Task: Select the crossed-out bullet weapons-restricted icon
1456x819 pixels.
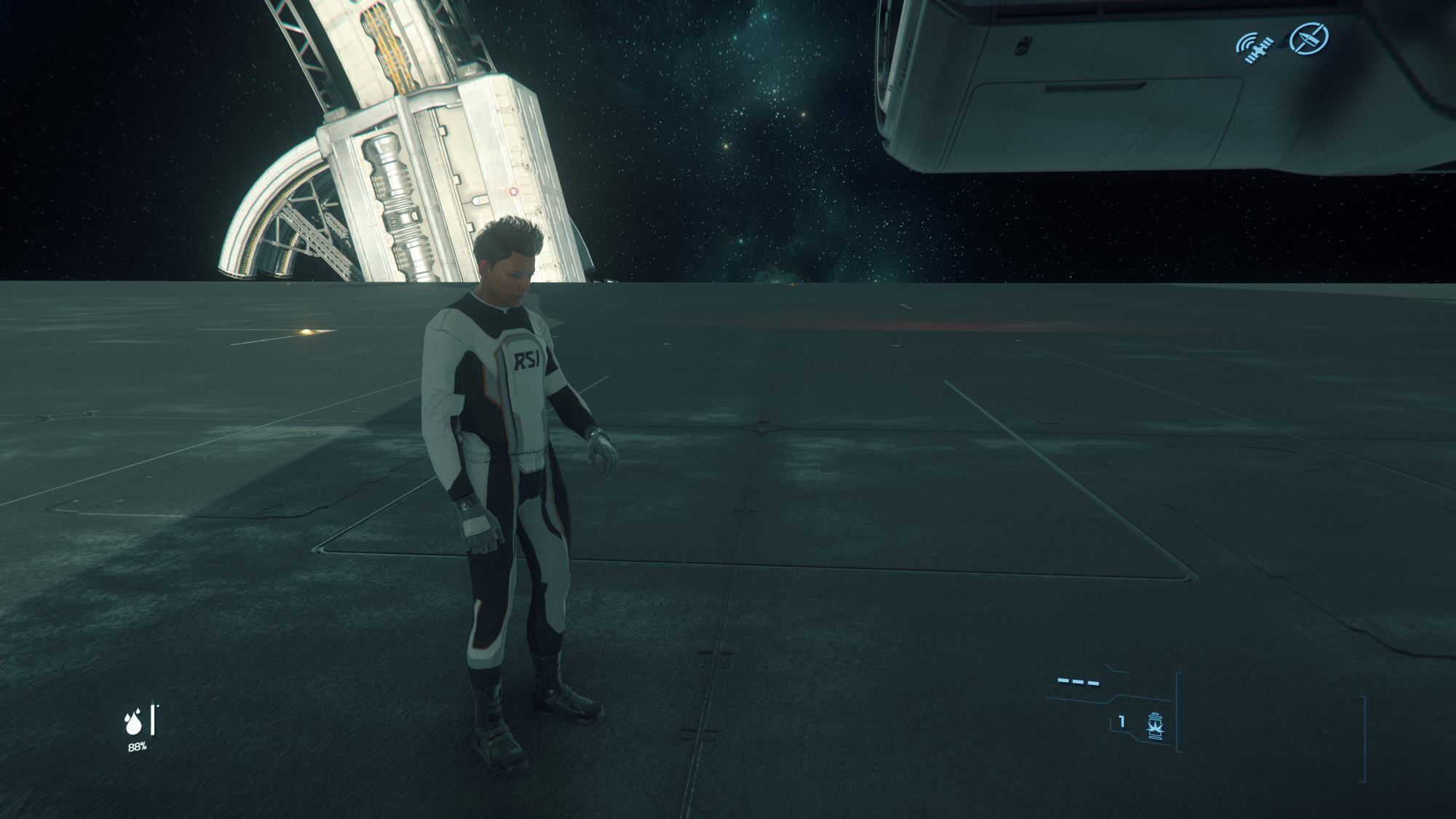Action: point(1308,38)
